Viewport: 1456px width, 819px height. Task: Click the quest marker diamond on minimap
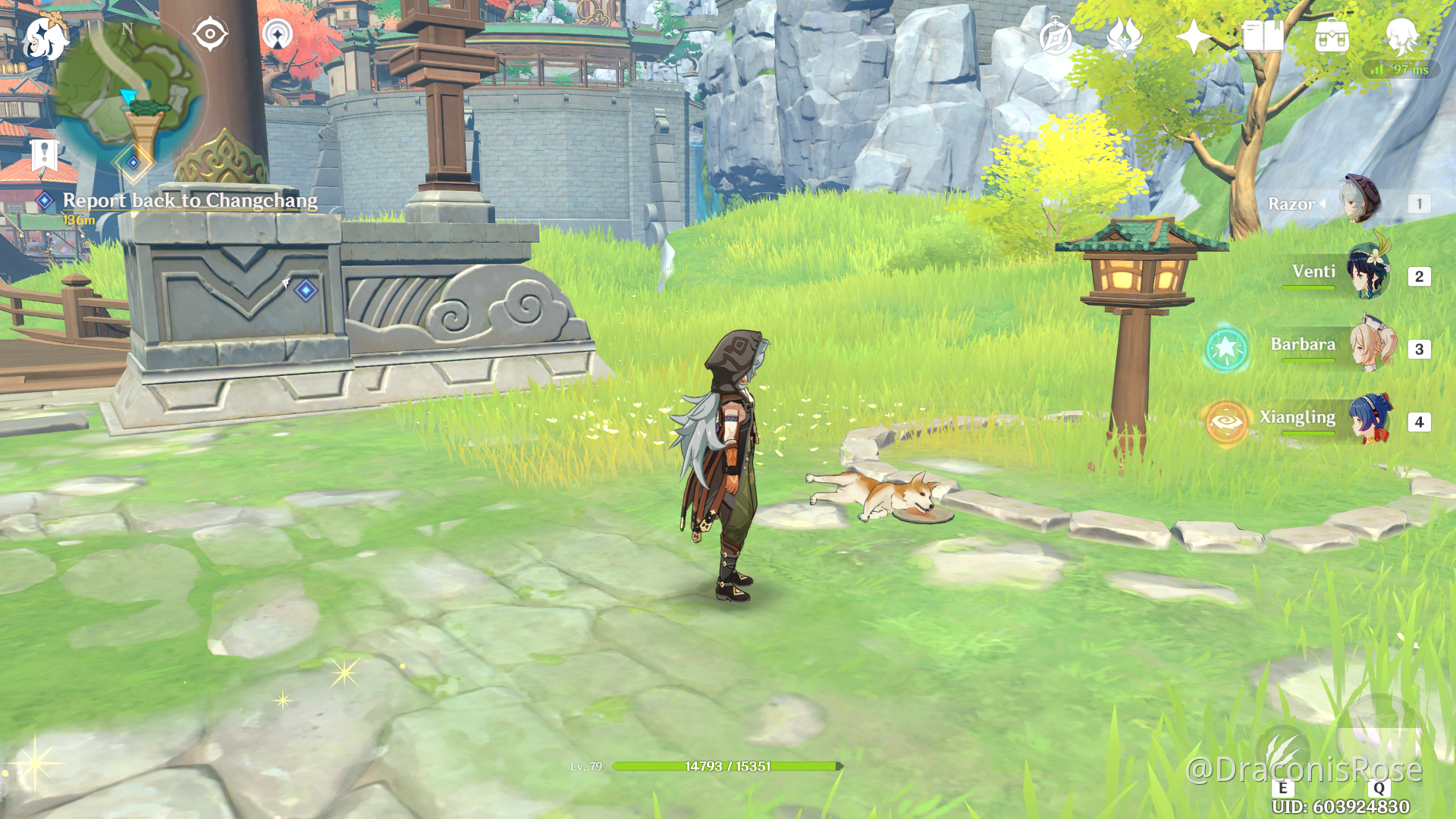point(133,162)
